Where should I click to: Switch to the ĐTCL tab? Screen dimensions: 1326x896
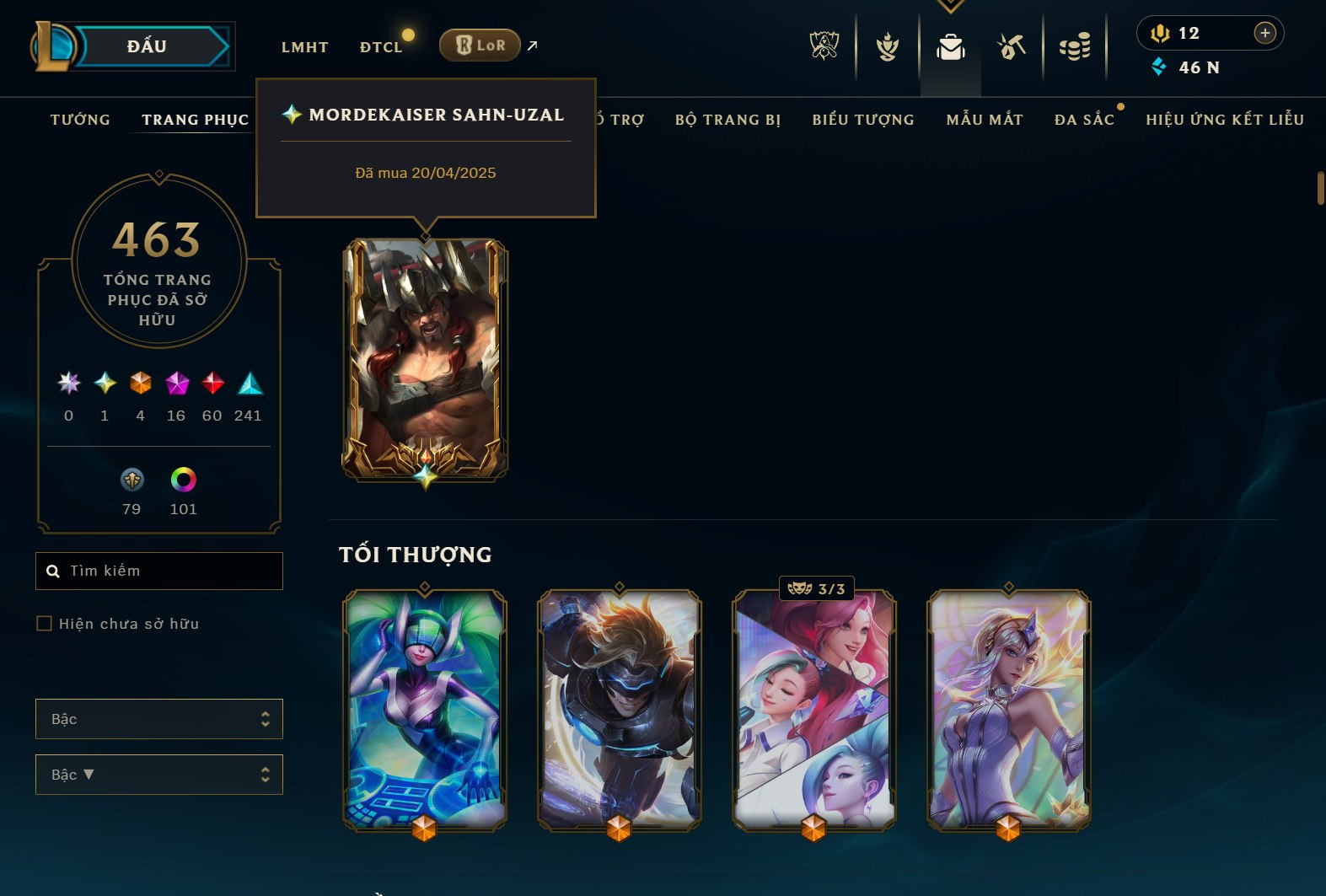(382, 47)
